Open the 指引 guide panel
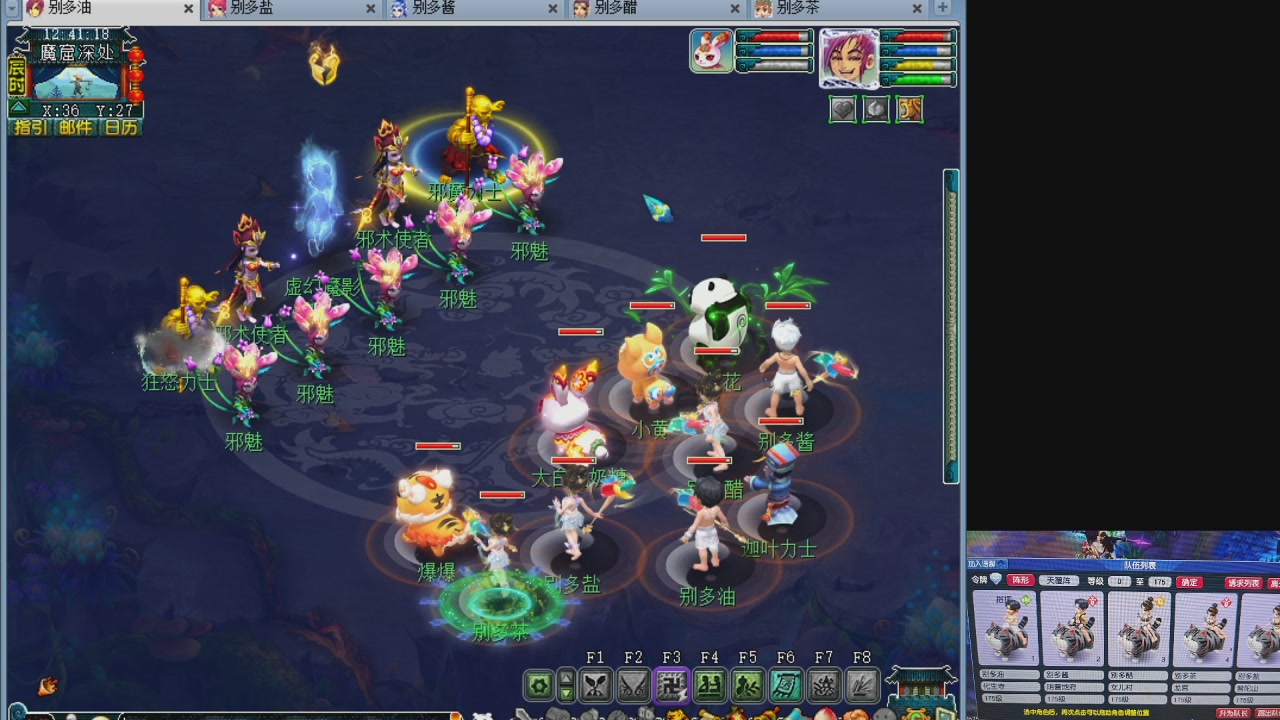The height and width of the screenshot is (720, 1280). click(x=29, y=128)
